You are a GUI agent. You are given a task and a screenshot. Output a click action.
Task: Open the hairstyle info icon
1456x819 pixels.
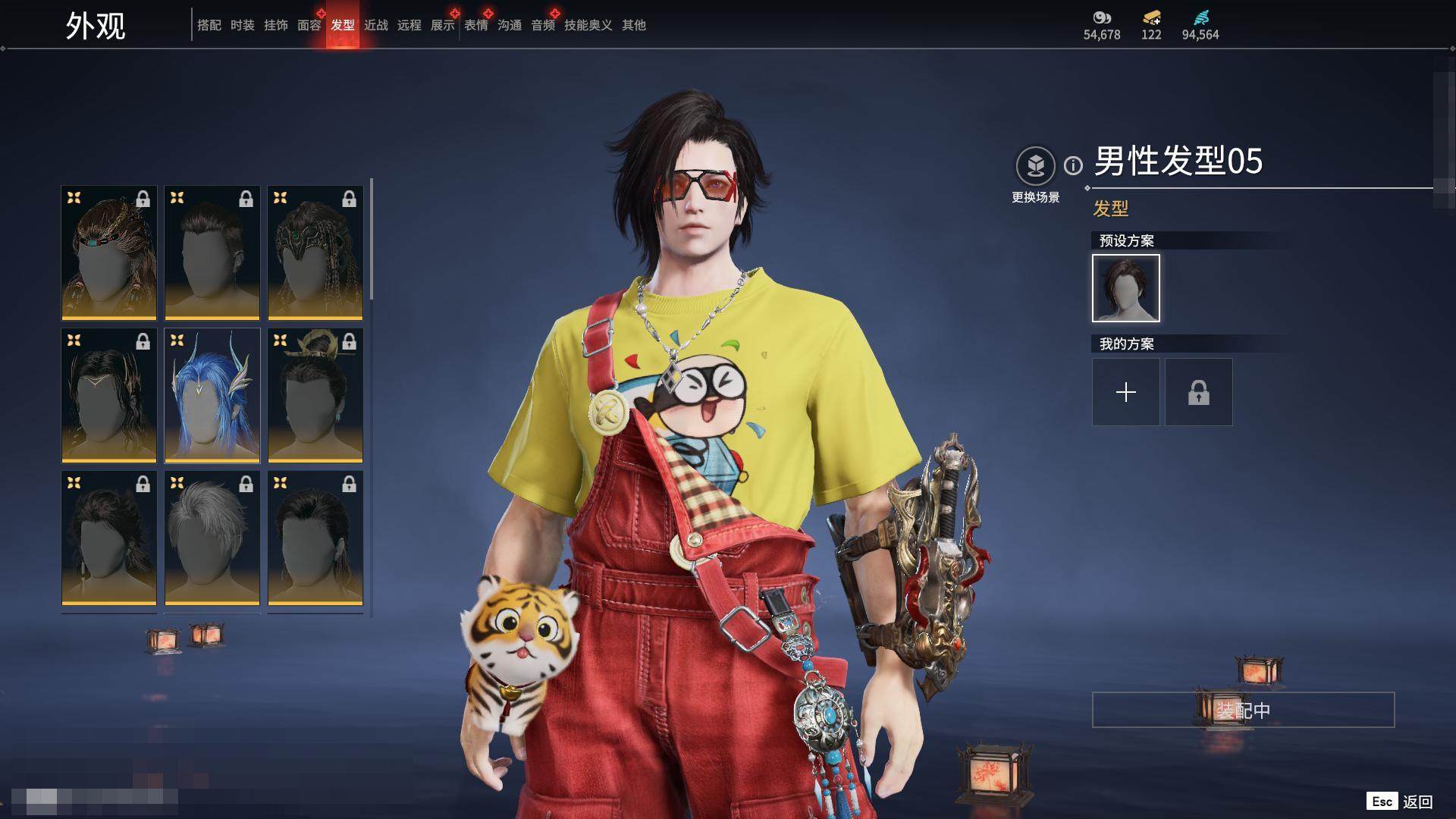pyautogui.click(x=1073, y=165)
